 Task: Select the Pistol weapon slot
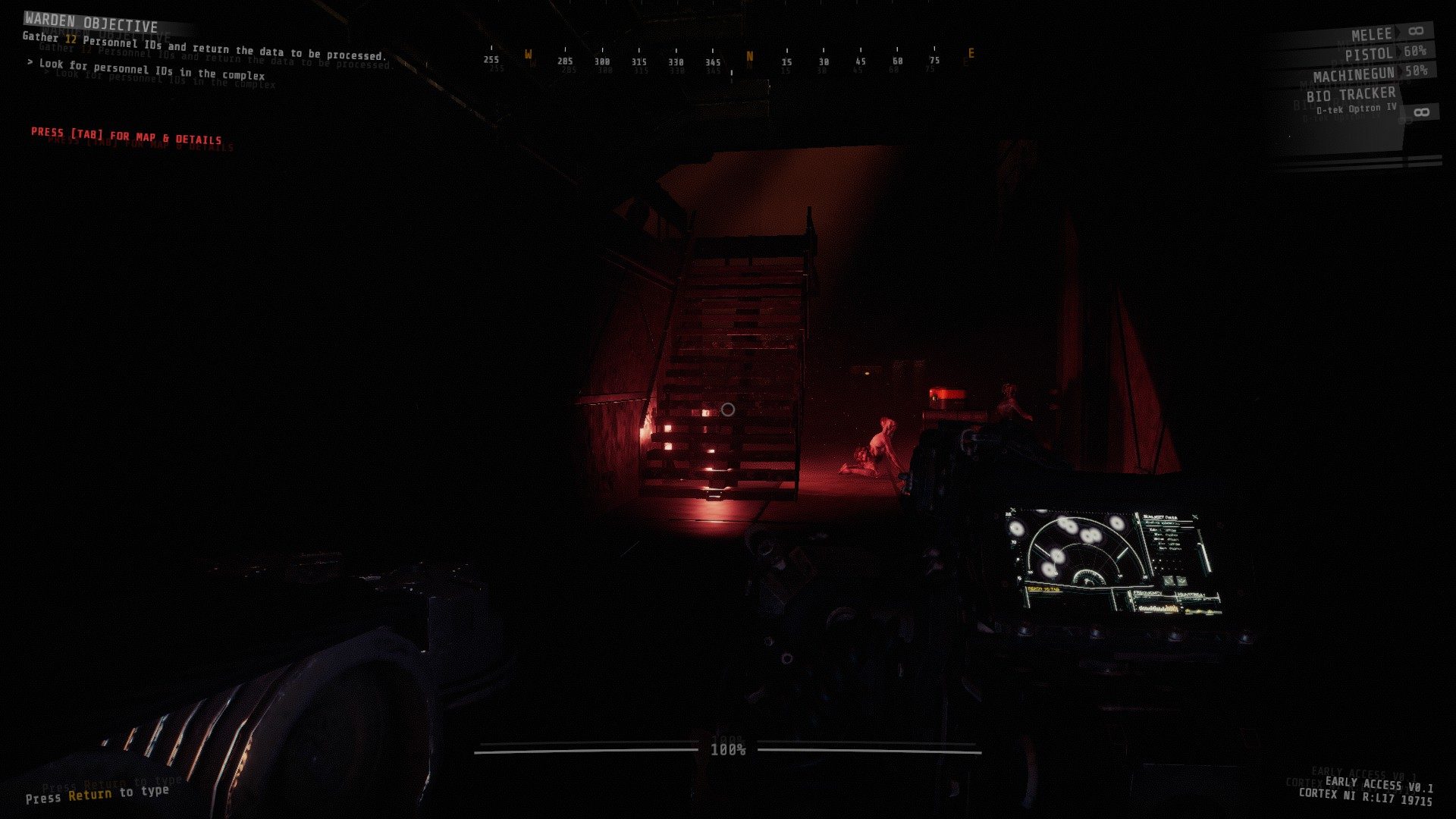1370,54
